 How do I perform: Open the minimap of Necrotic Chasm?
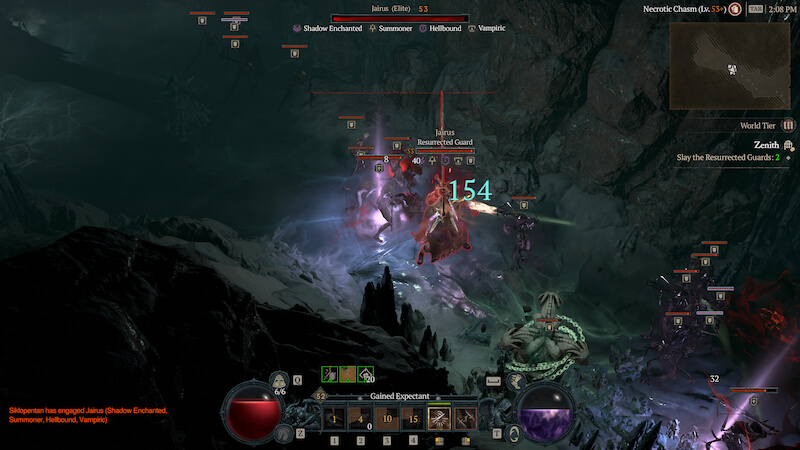[733, 65]
